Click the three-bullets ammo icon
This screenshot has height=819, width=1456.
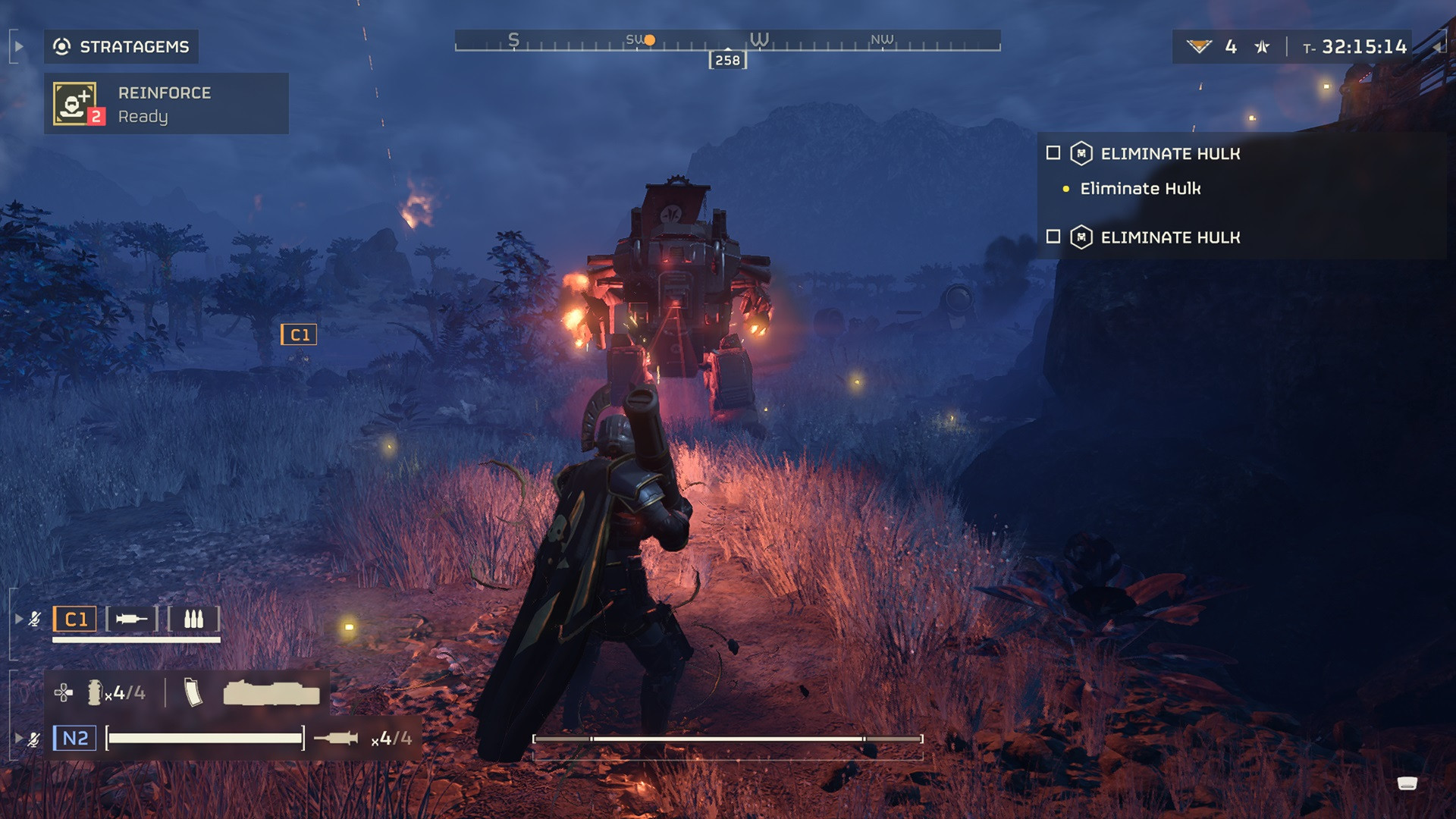193,619
